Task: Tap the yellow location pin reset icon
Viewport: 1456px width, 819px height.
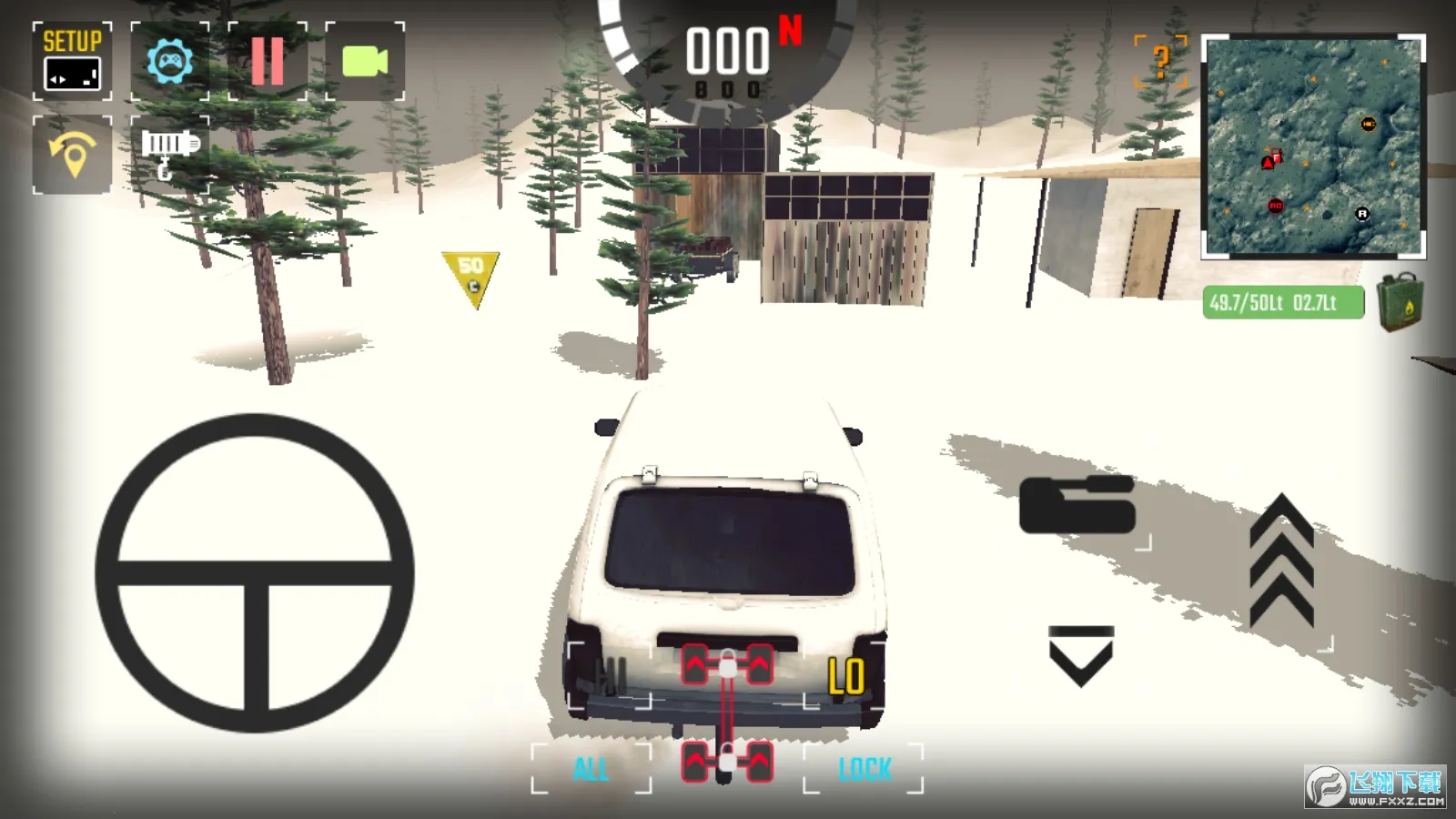Action: point(73,155)
